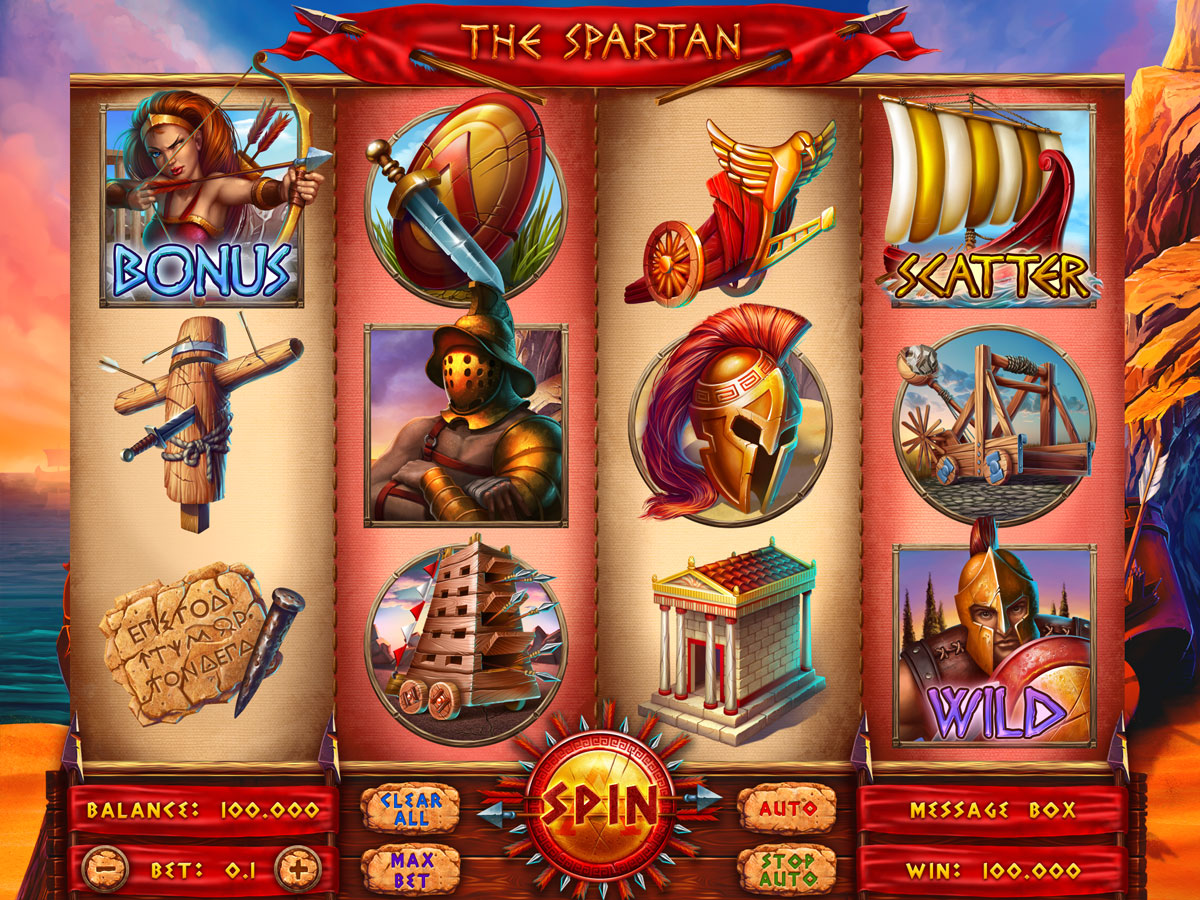
Task: Activate the Auto spin button
Action: point(787,808)
